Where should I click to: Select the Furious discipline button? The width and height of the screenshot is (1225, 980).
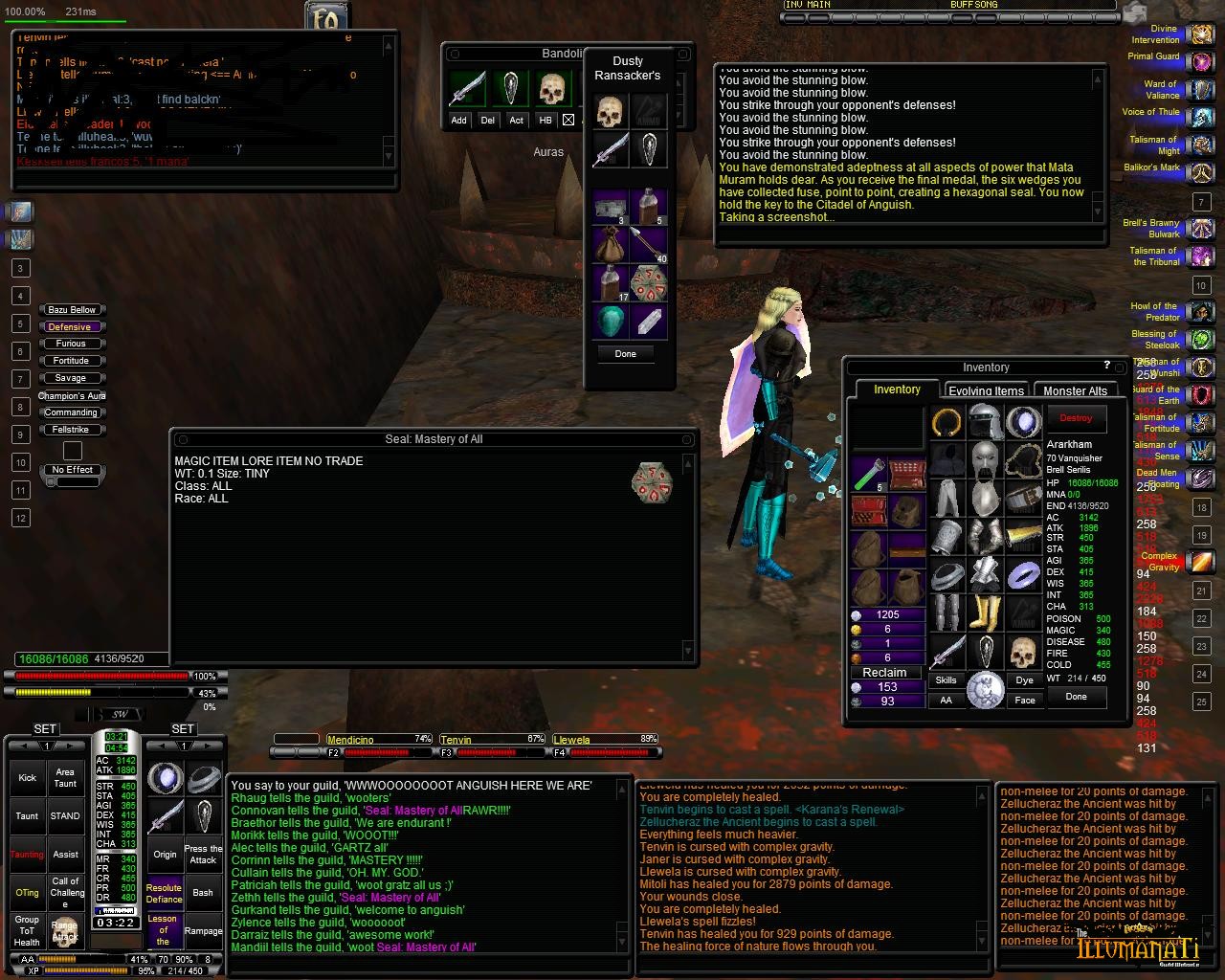coord(71,344)
